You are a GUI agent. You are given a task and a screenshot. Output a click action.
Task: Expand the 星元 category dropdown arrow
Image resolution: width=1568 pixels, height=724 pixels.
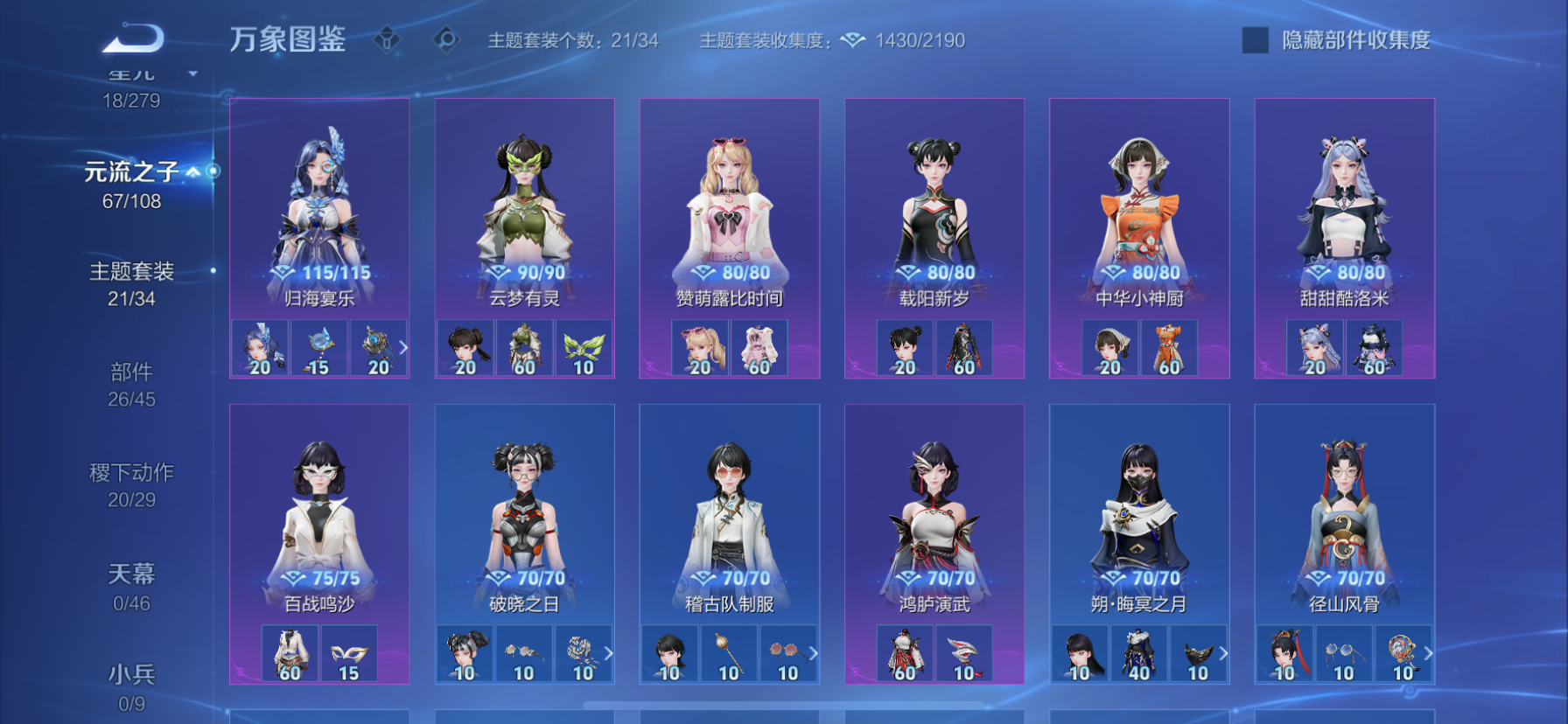point(193,74)
